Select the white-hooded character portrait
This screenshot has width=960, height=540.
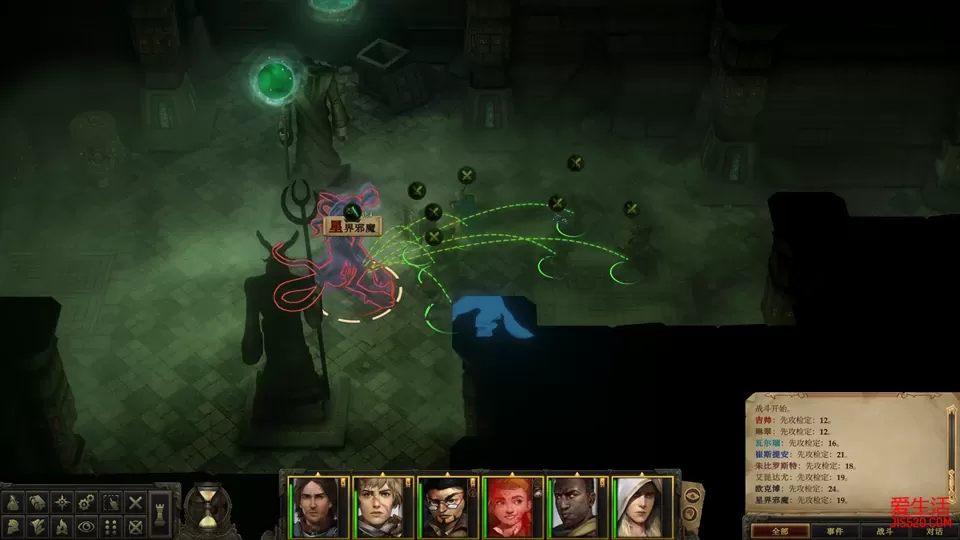[x=643, y=507]
